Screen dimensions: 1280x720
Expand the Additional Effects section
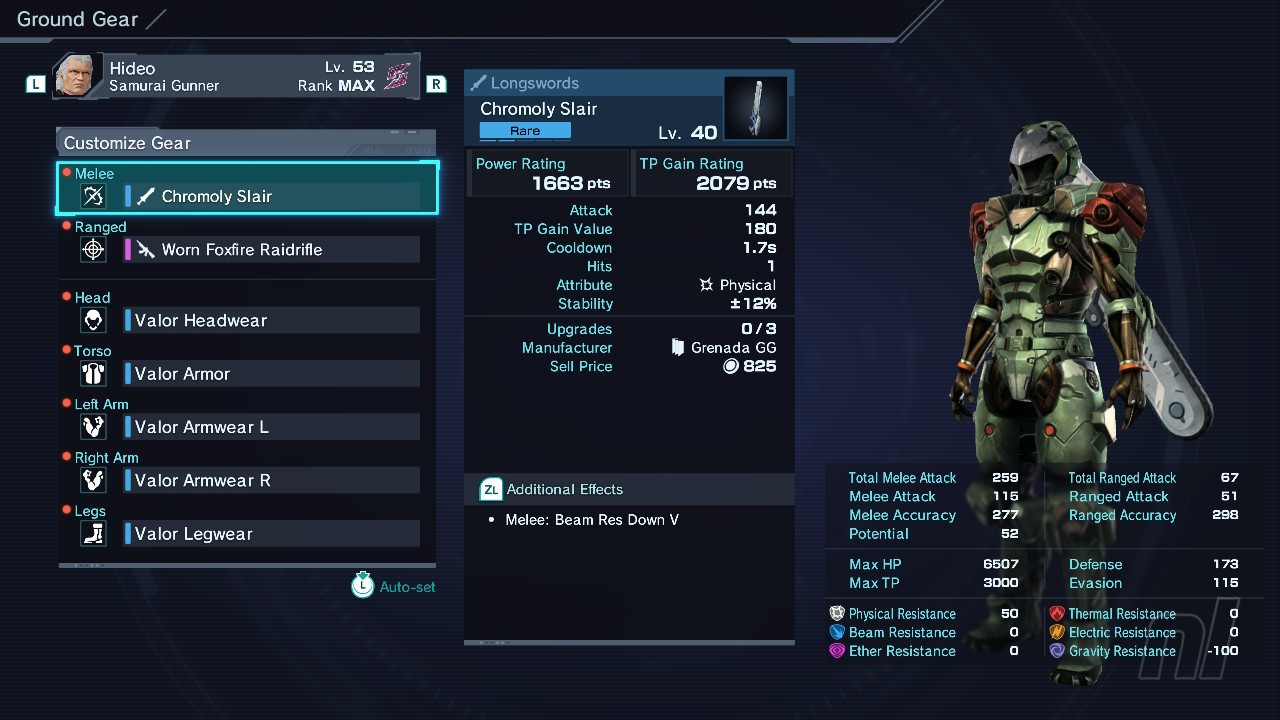click(564, 489)
